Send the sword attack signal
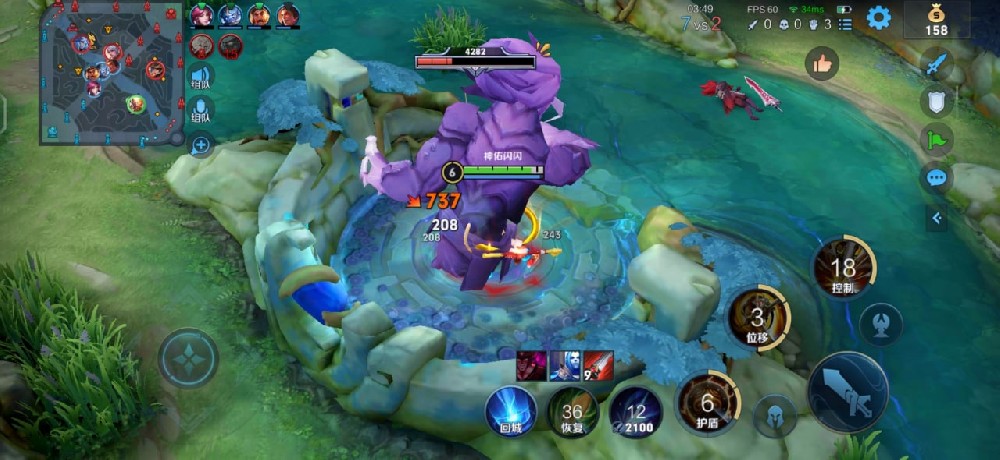Viewport: 1000px width, 460px height. coord(936,65)
